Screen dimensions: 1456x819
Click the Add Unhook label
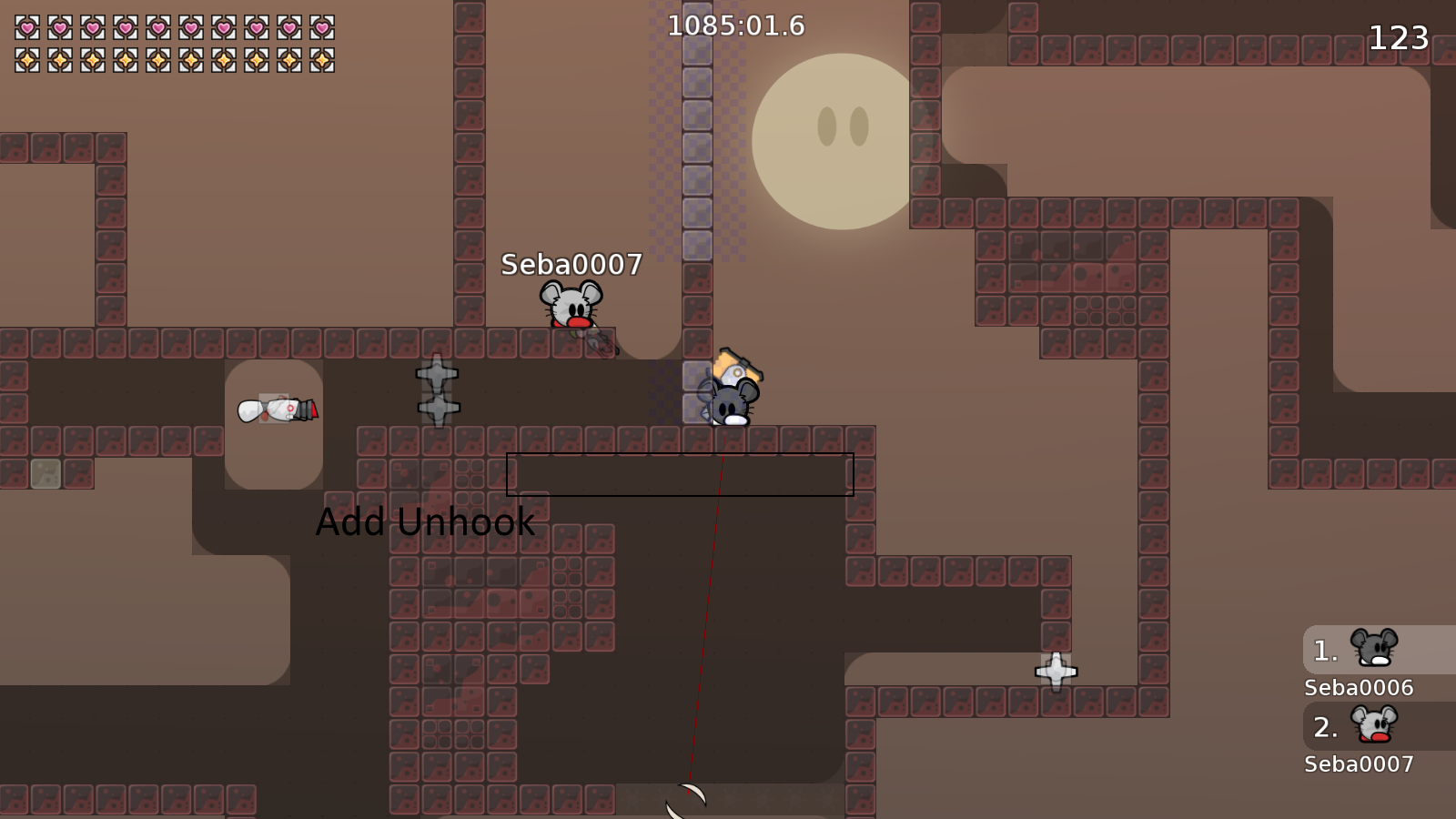click(424, 522)
